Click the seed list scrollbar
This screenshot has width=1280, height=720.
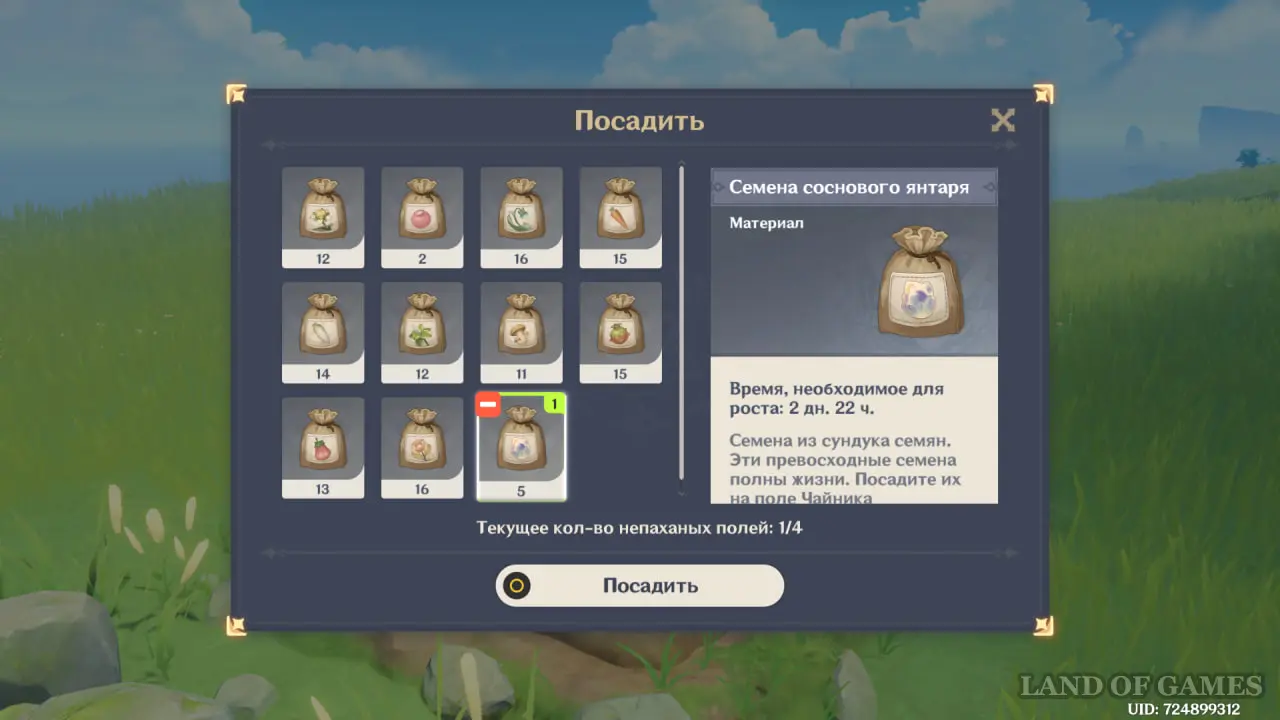pos(682,322)
